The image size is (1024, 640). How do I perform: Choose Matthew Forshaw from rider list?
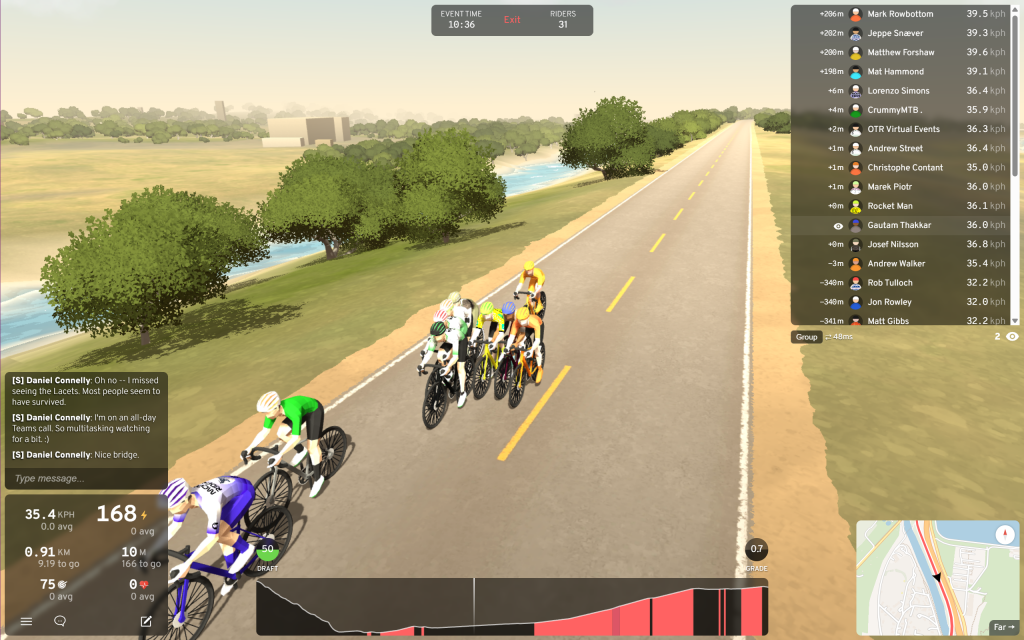(900, 52)
